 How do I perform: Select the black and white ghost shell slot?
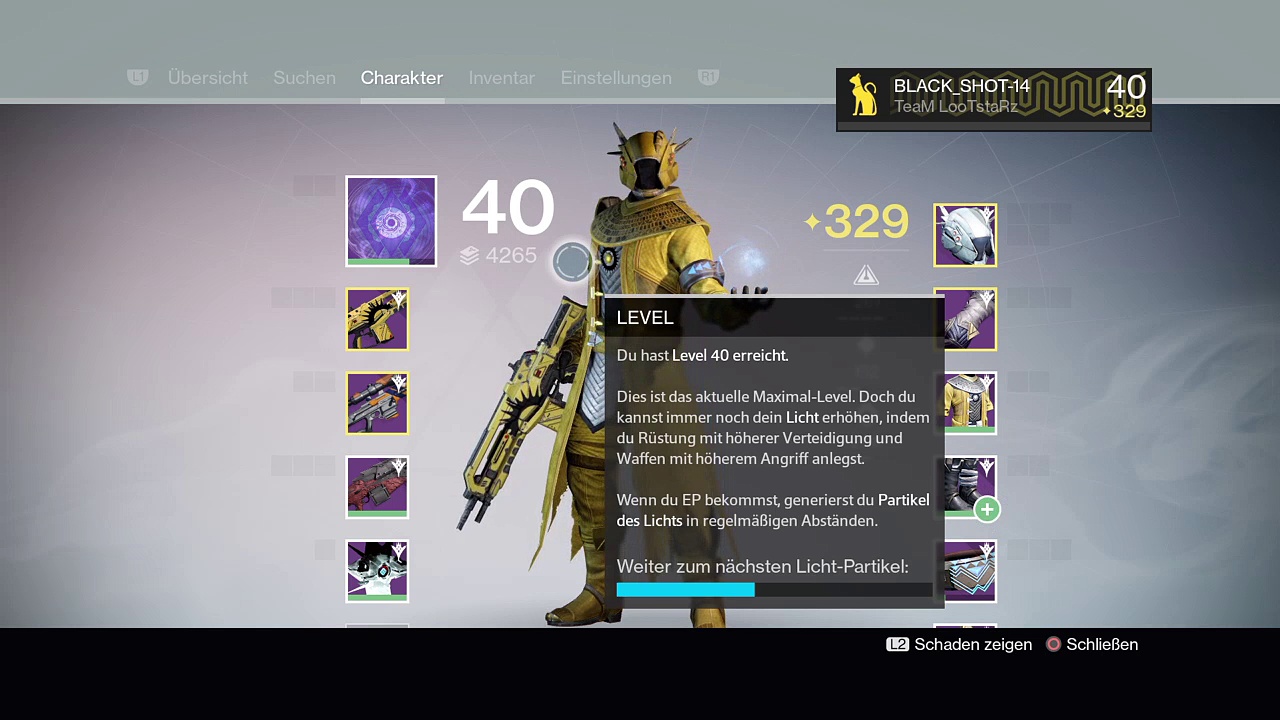(x=377, y=571)
